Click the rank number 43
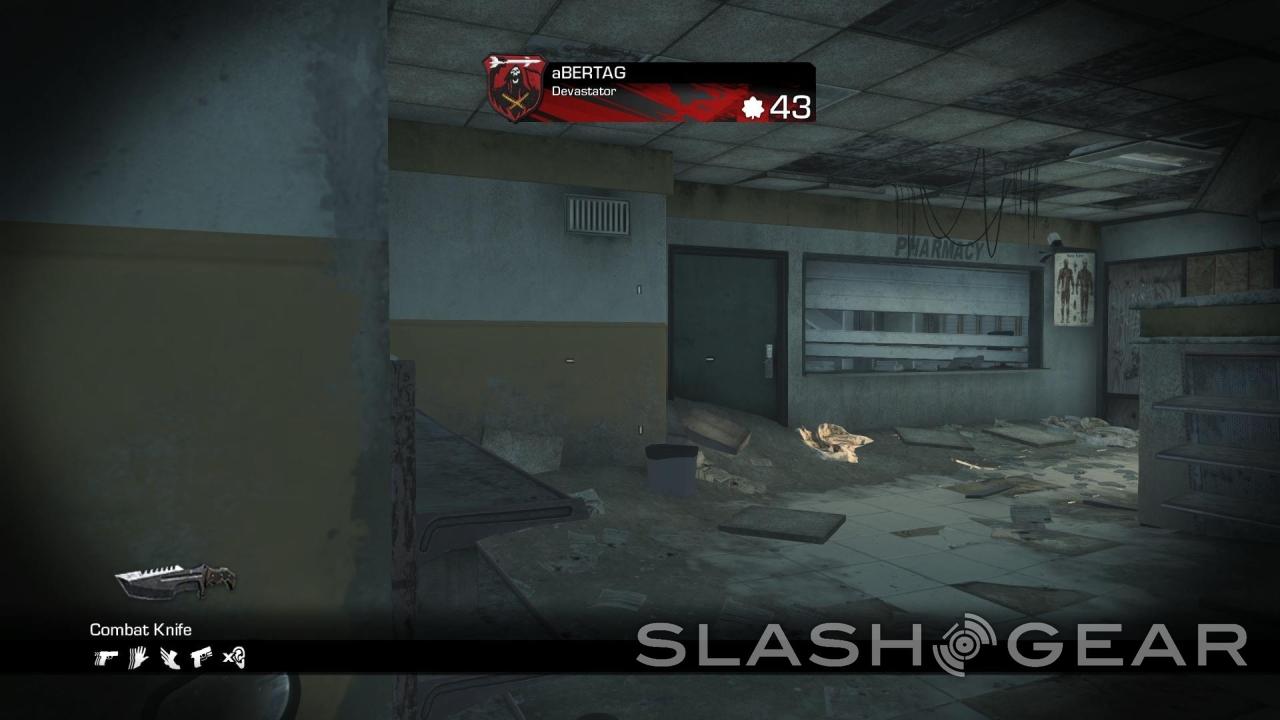The width and height of the screenshot is (1280, 720). [x=790, y=105]
